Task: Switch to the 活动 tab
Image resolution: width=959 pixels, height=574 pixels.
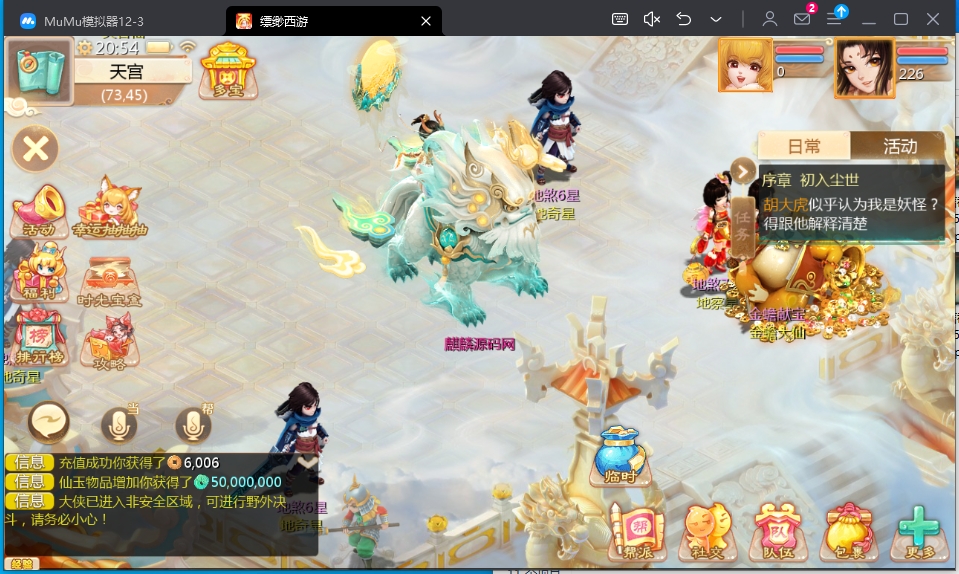Action: [x=898, y=146]
